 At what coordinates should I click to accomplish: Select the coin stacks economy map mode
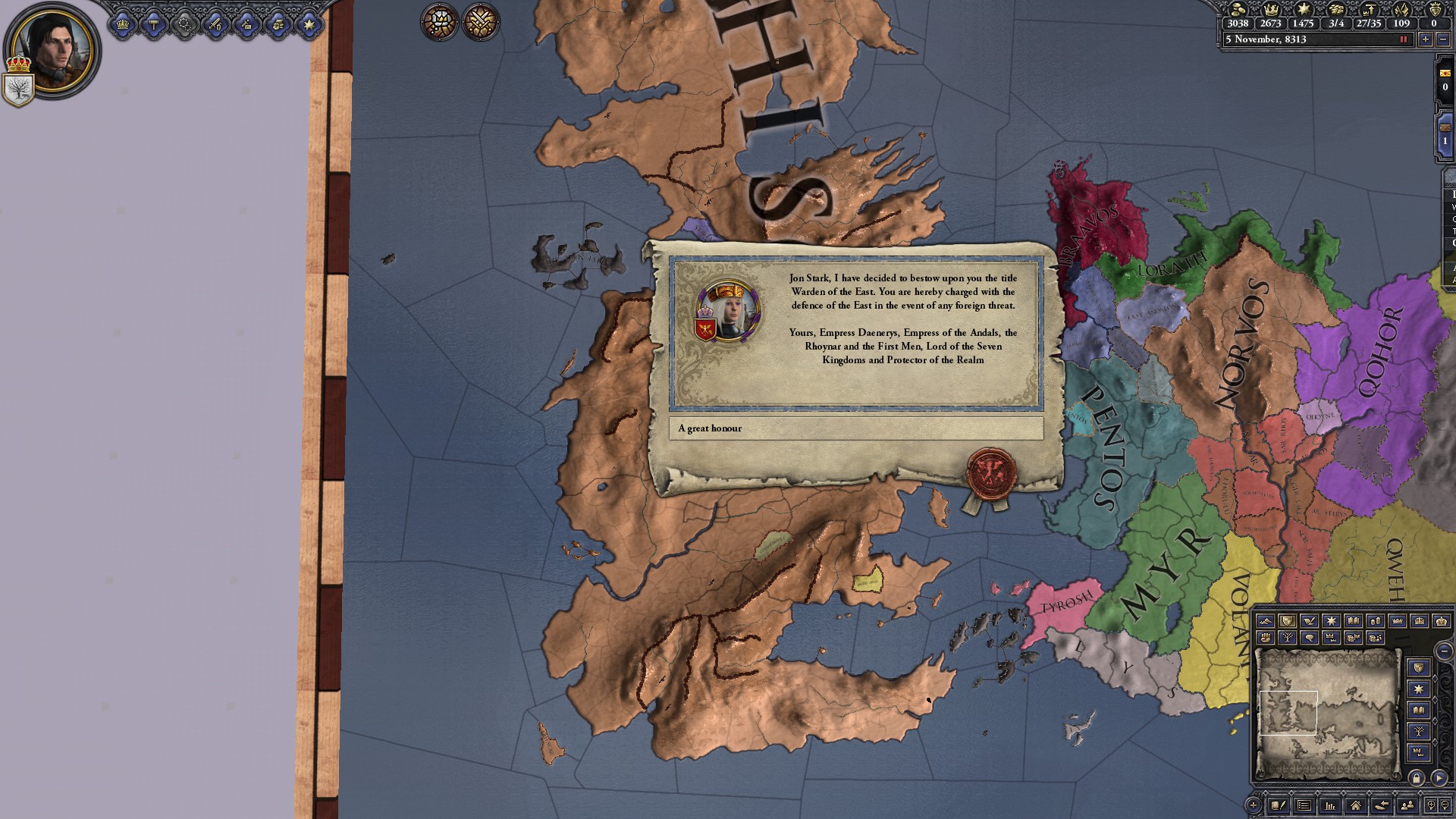pos(1375,621)
